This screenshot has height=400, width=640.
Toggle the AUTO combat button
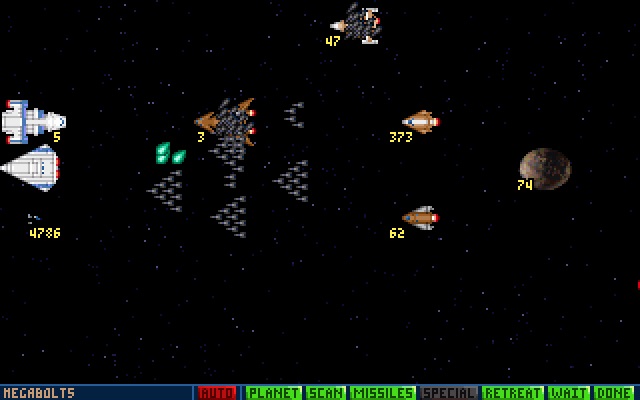pyautogui.click(x=218, y=393)
